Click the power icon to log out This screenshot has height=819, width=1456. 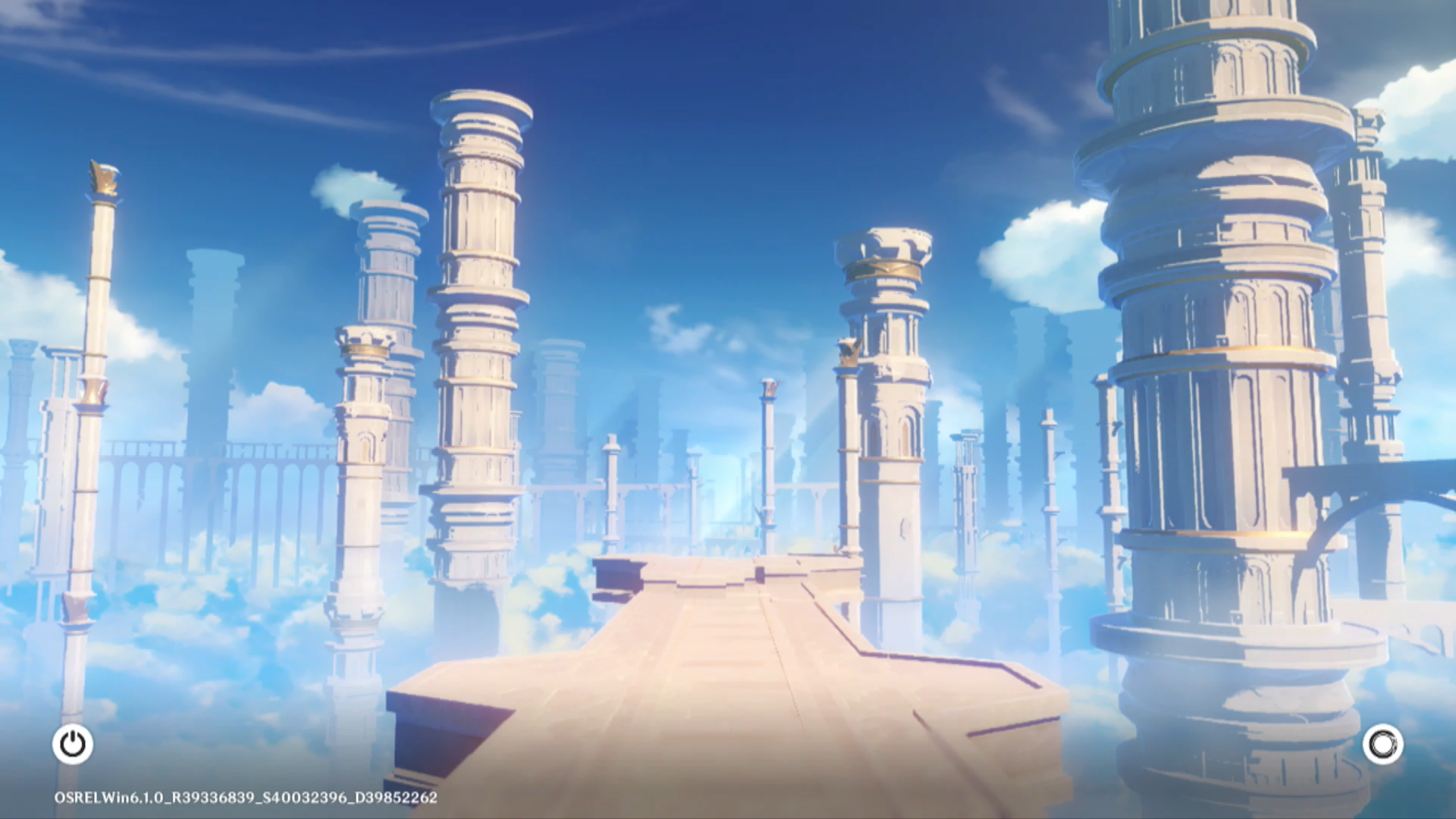[73, 744]
